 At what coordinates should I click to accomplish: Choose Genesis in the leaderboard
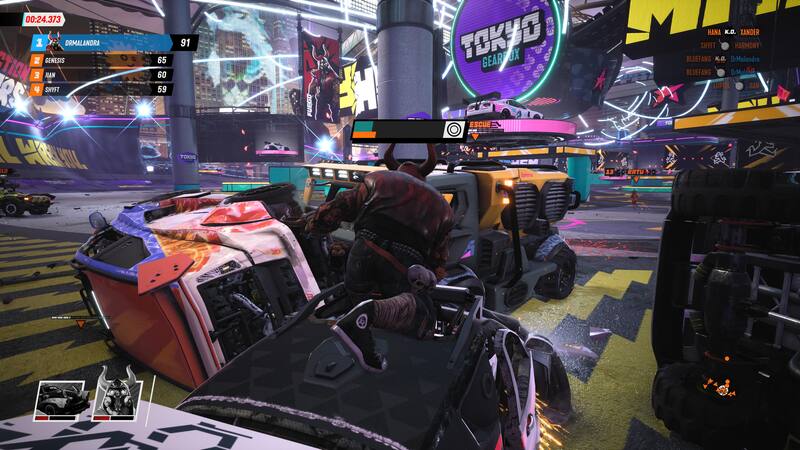100,61
